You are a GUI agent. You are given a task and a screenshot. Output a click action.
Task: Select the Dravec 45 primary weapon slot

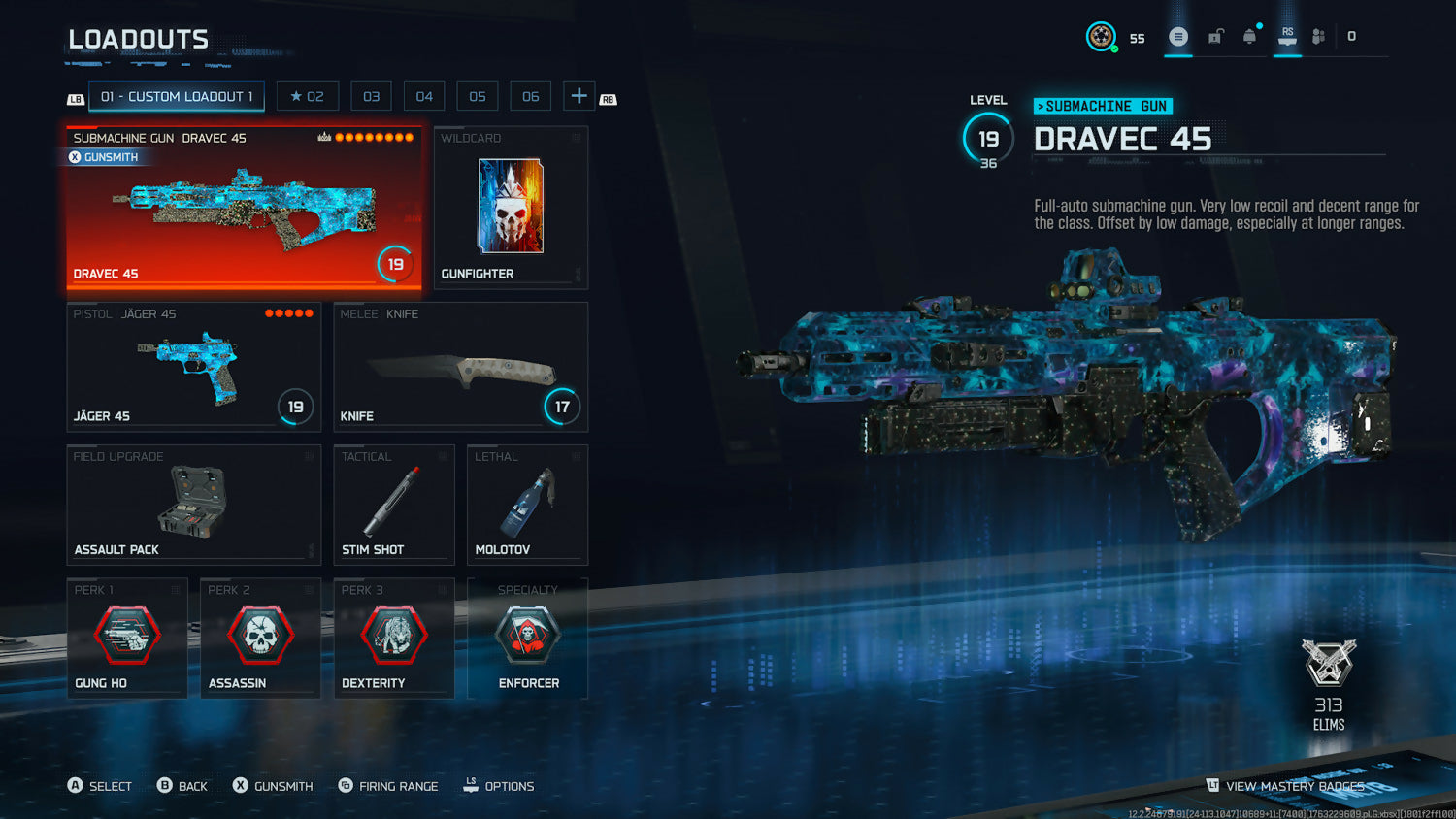[244, 208]
